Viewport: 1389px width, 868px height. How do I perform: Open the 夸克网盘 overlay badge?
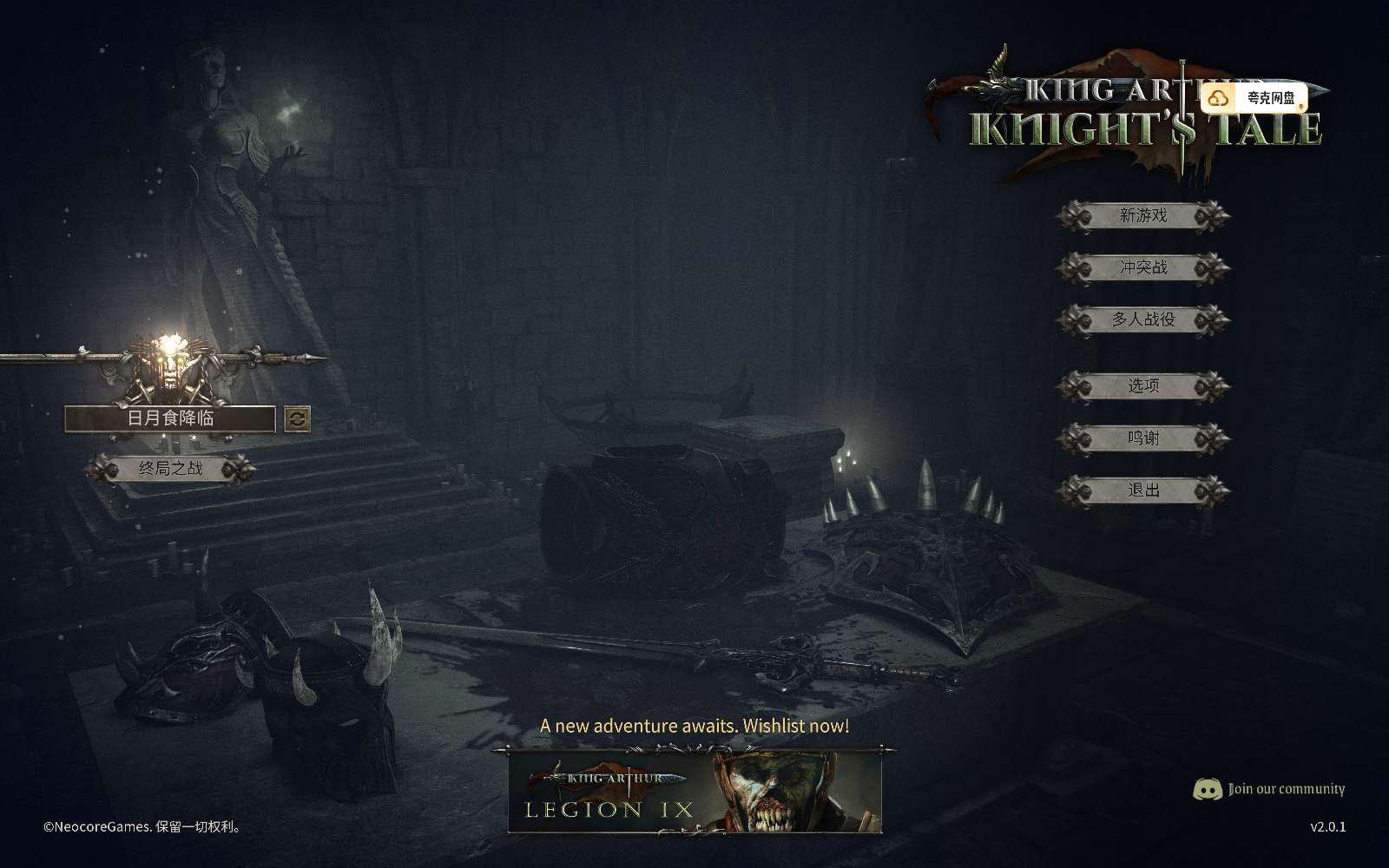click(1254, 98)
